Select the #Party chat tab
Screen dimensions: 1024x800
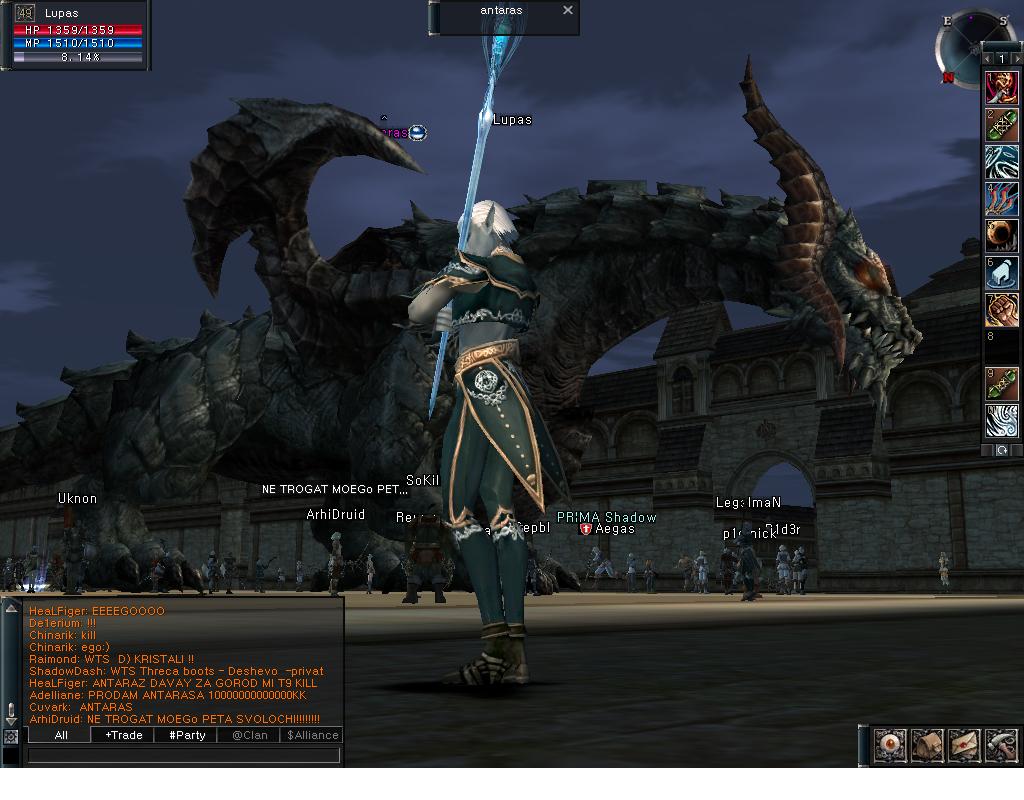[x=187, y=735]
